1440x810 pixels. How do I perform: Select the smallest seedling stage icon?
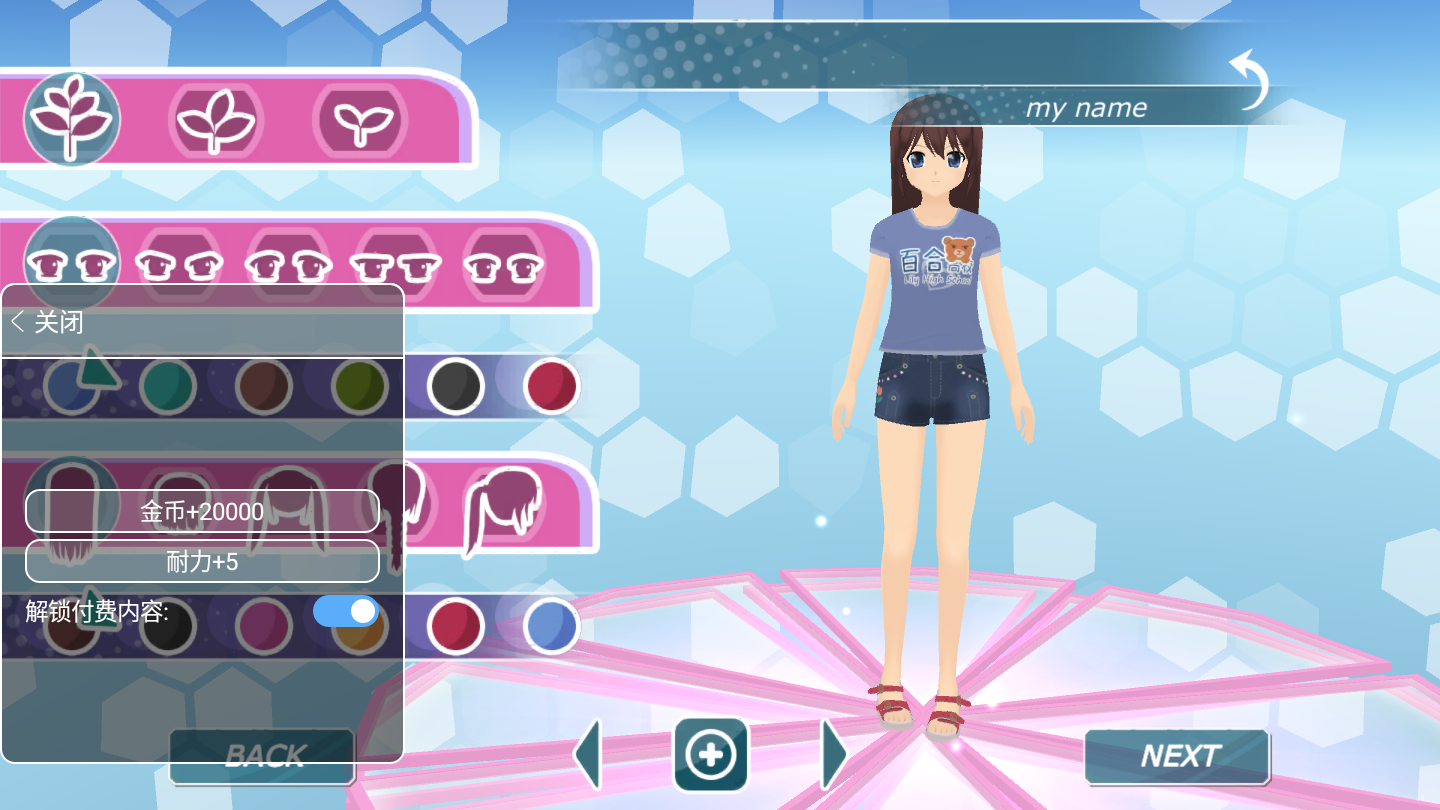(x=361, y=119)
